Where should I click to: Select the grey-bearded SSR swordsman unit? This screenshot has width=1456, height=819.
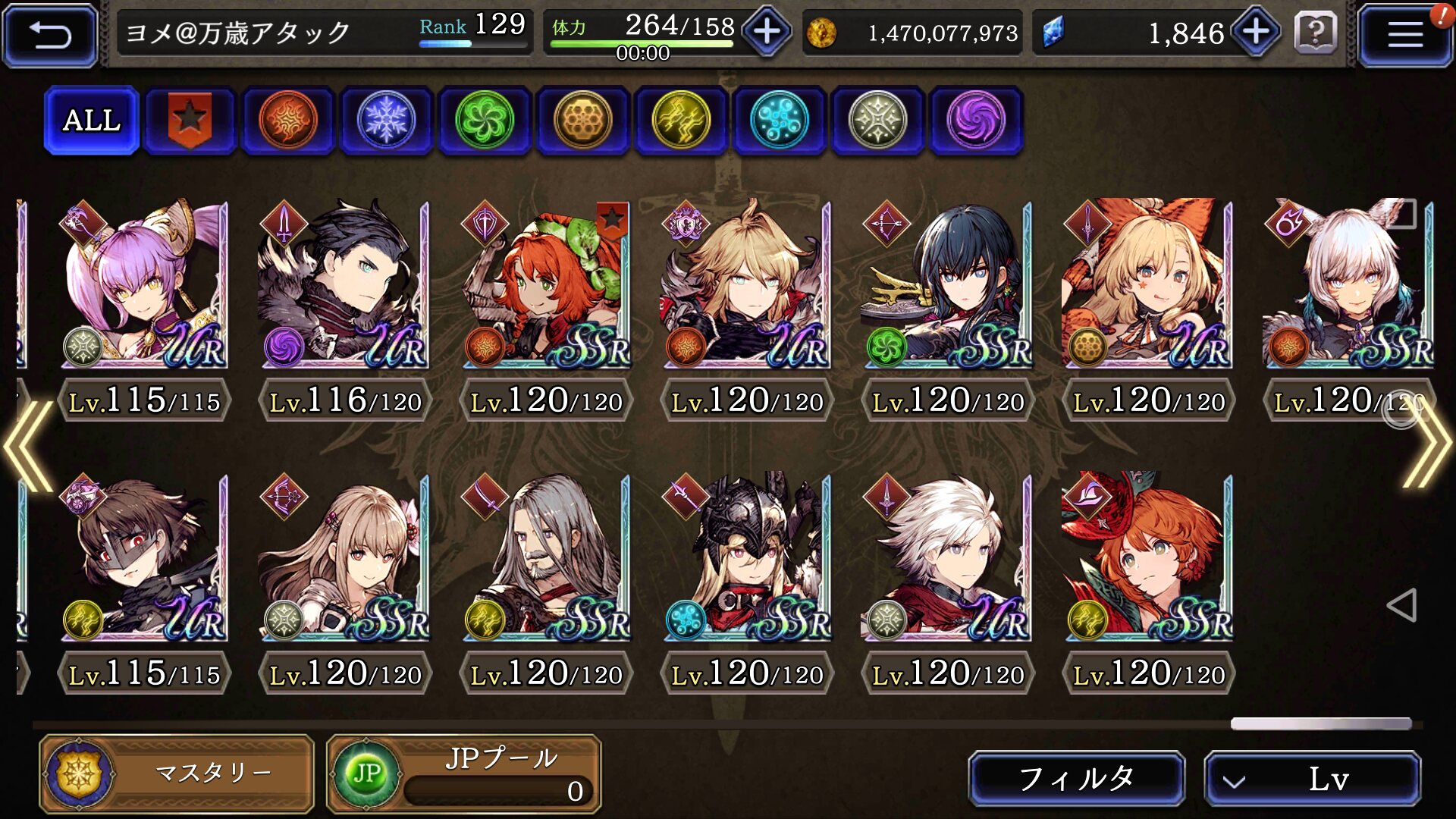pos(546,557)
